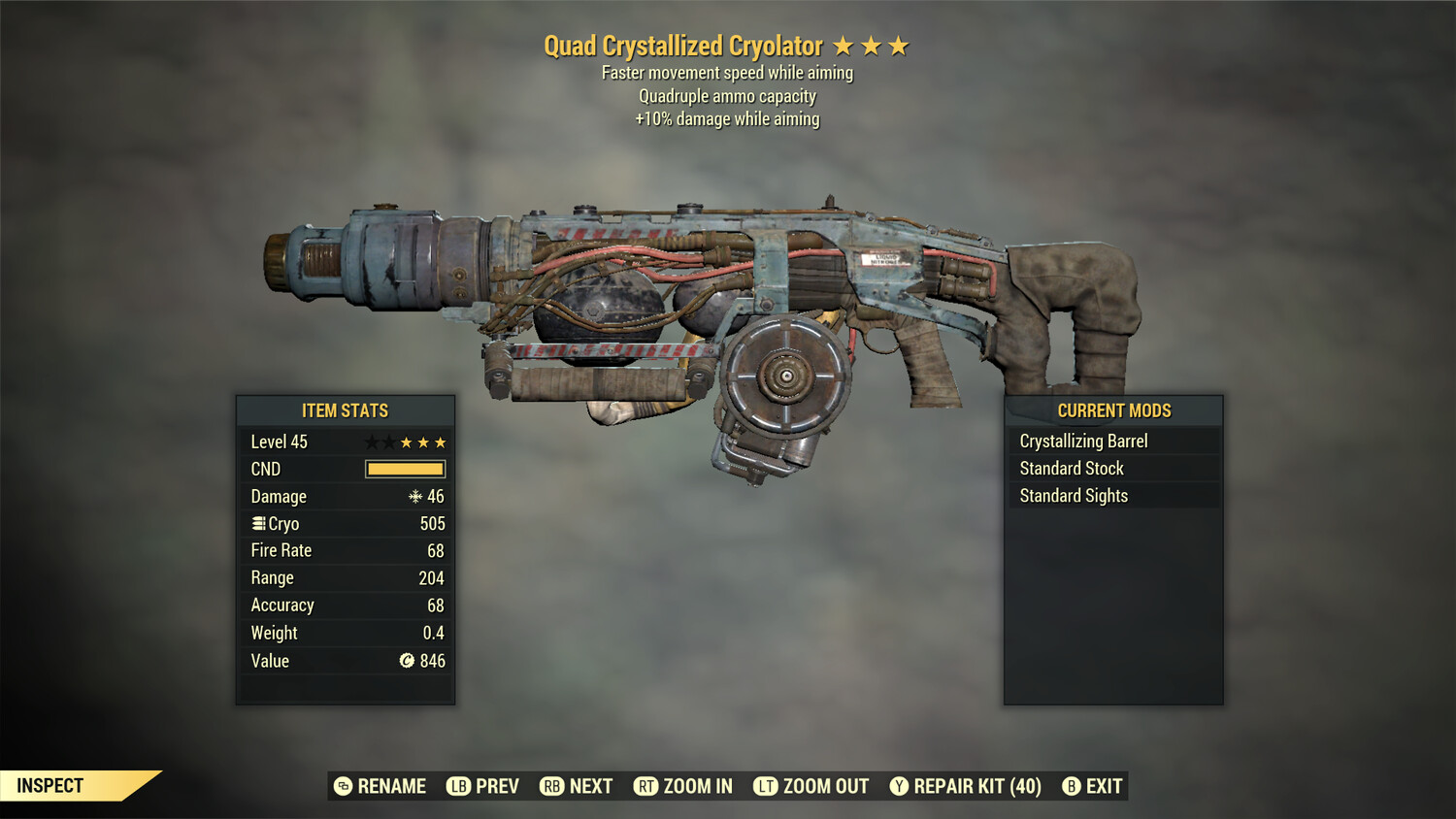Viewport: 1456px width, 819px height.
Task: Click the B button icon beside EXIT
Action: coord(1071,786)
